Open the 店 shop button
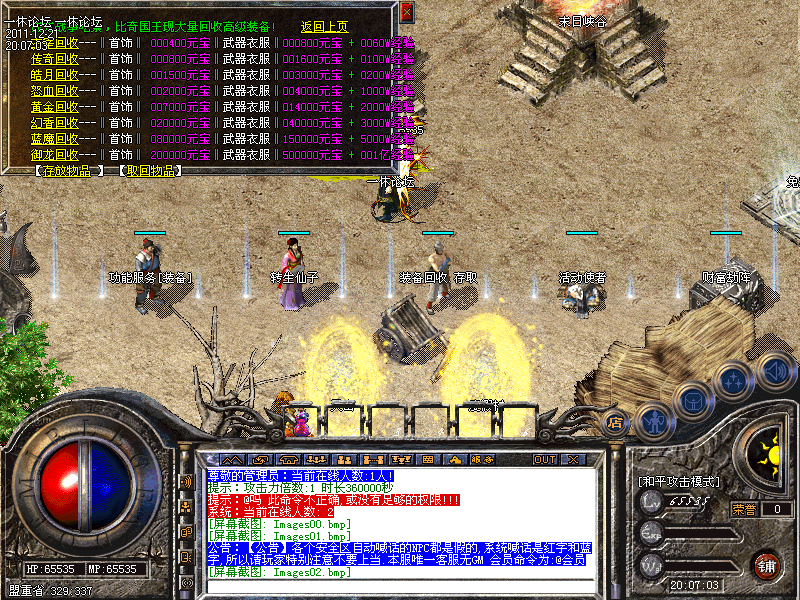 pyautogui.click(x=615, y=422)
